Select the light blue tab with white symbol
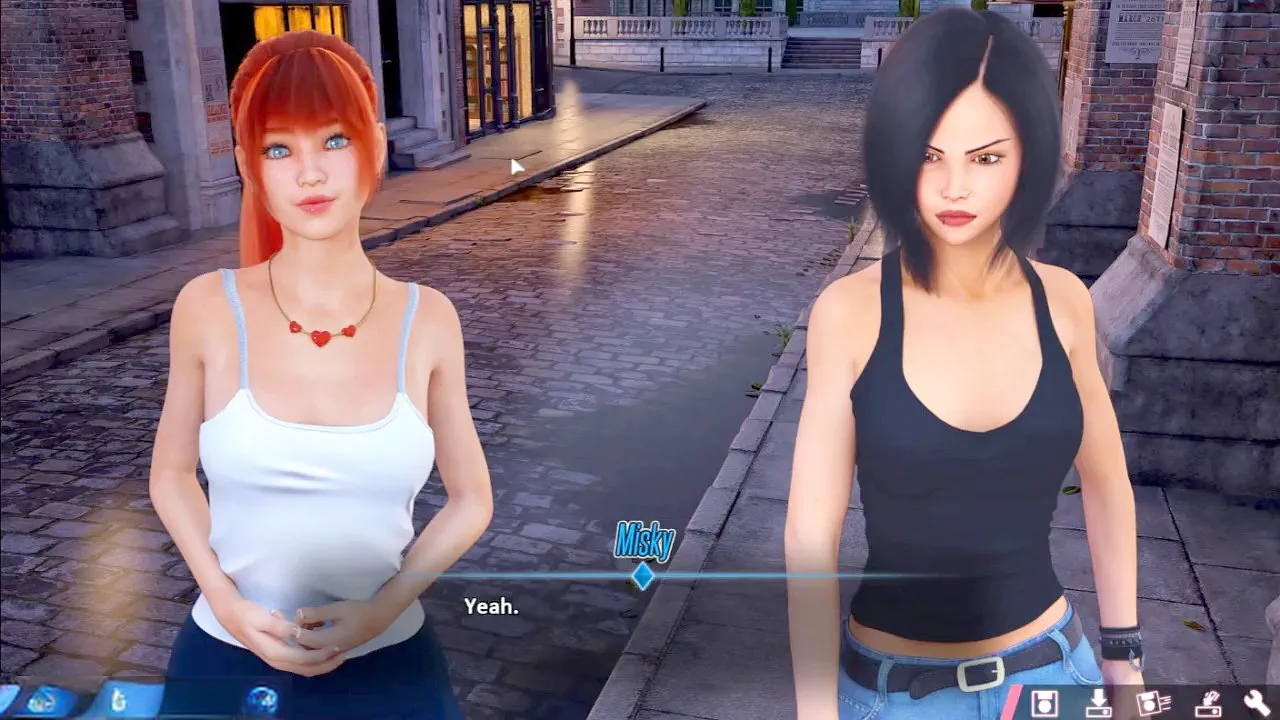 point(119,700)
